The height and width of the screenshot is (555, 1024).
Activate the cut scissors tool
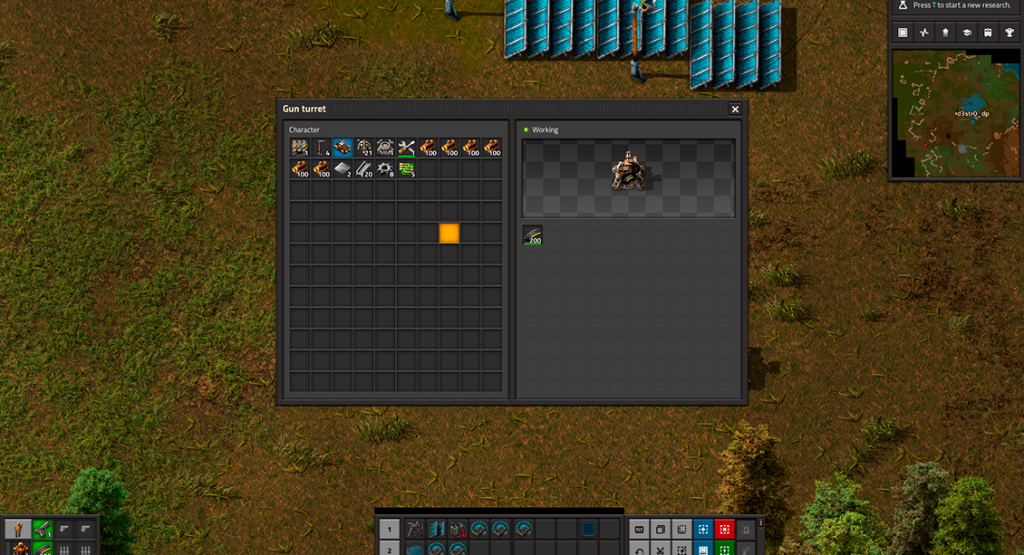[x=660, y=549]
